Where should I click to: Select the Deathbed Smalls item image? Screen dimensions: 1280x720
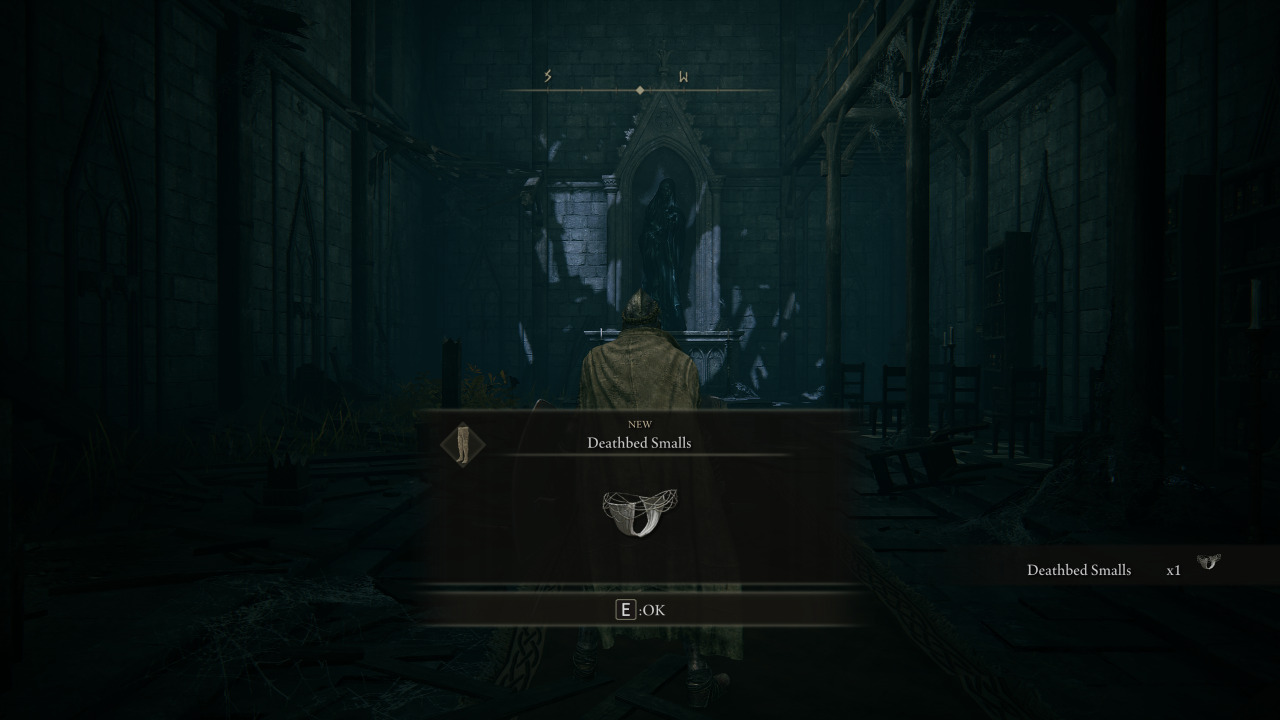639,510
